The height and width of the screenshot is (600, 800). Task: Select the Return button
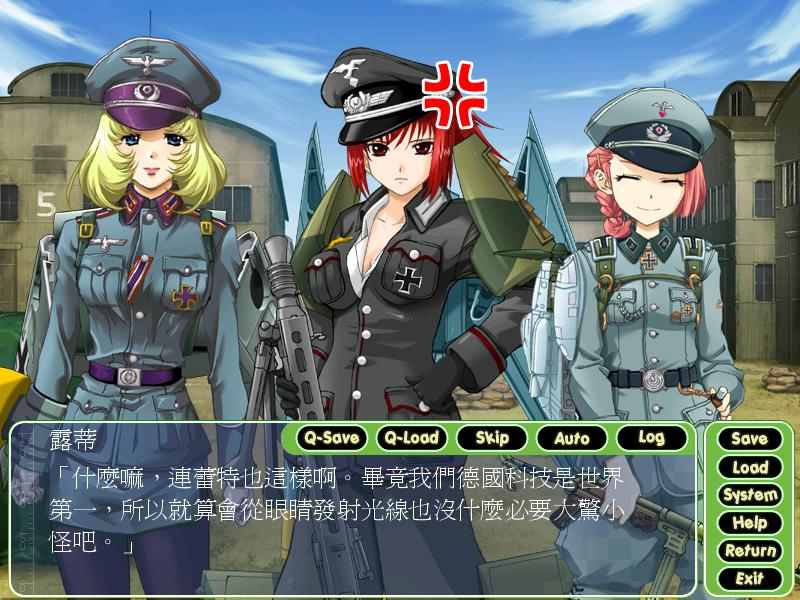click(x=749, y=550)
